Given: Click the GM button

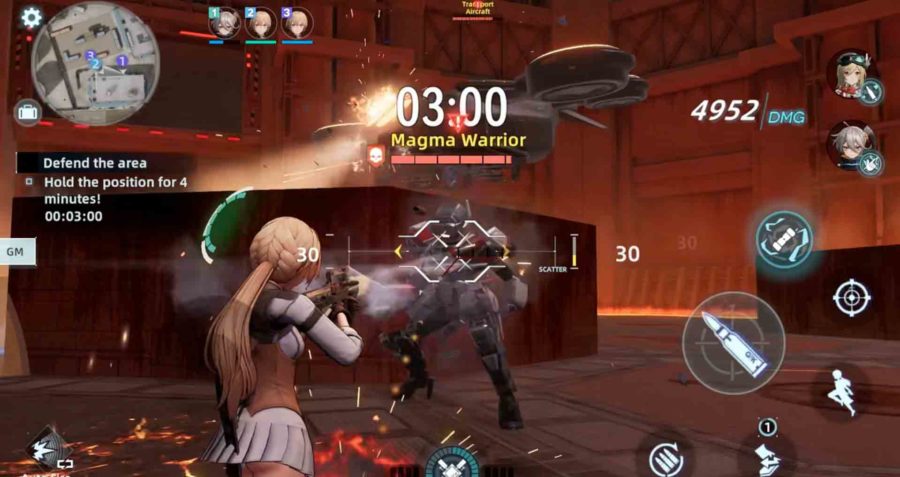Looking at the screenshot, I should (x=16, y=252).
